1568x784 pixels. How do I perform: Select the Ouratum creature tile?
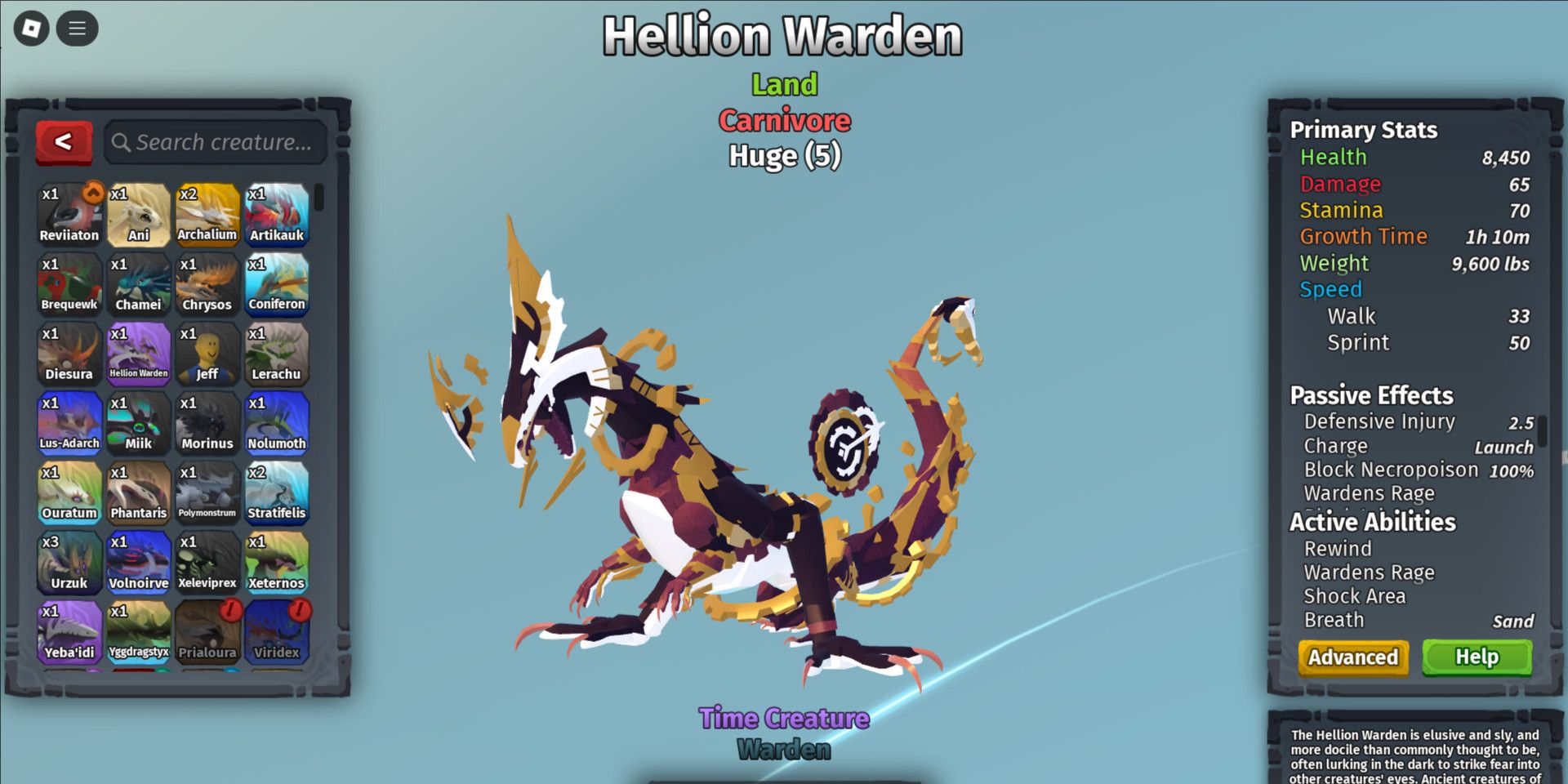tap(69, 492)
